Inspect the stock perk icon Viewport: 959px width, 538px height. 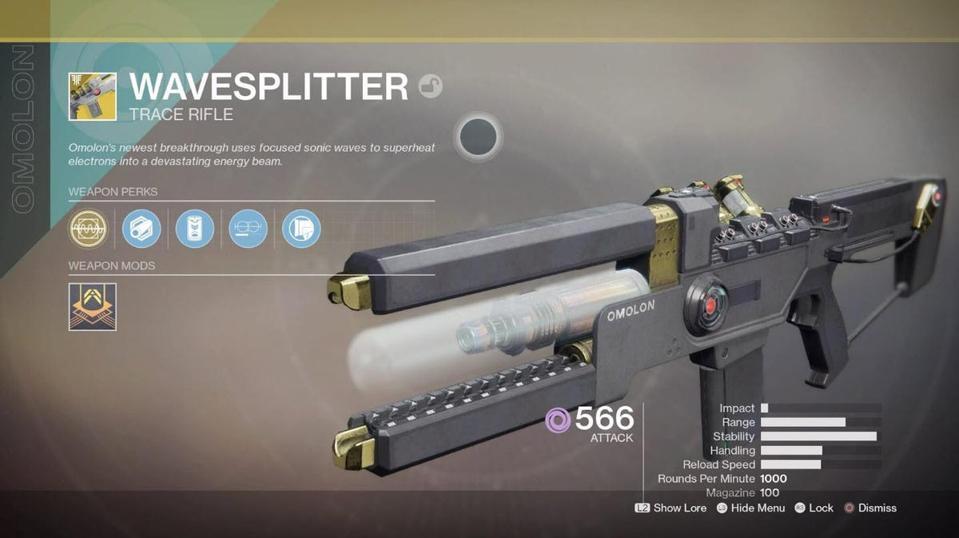click(x=301, y=229)
